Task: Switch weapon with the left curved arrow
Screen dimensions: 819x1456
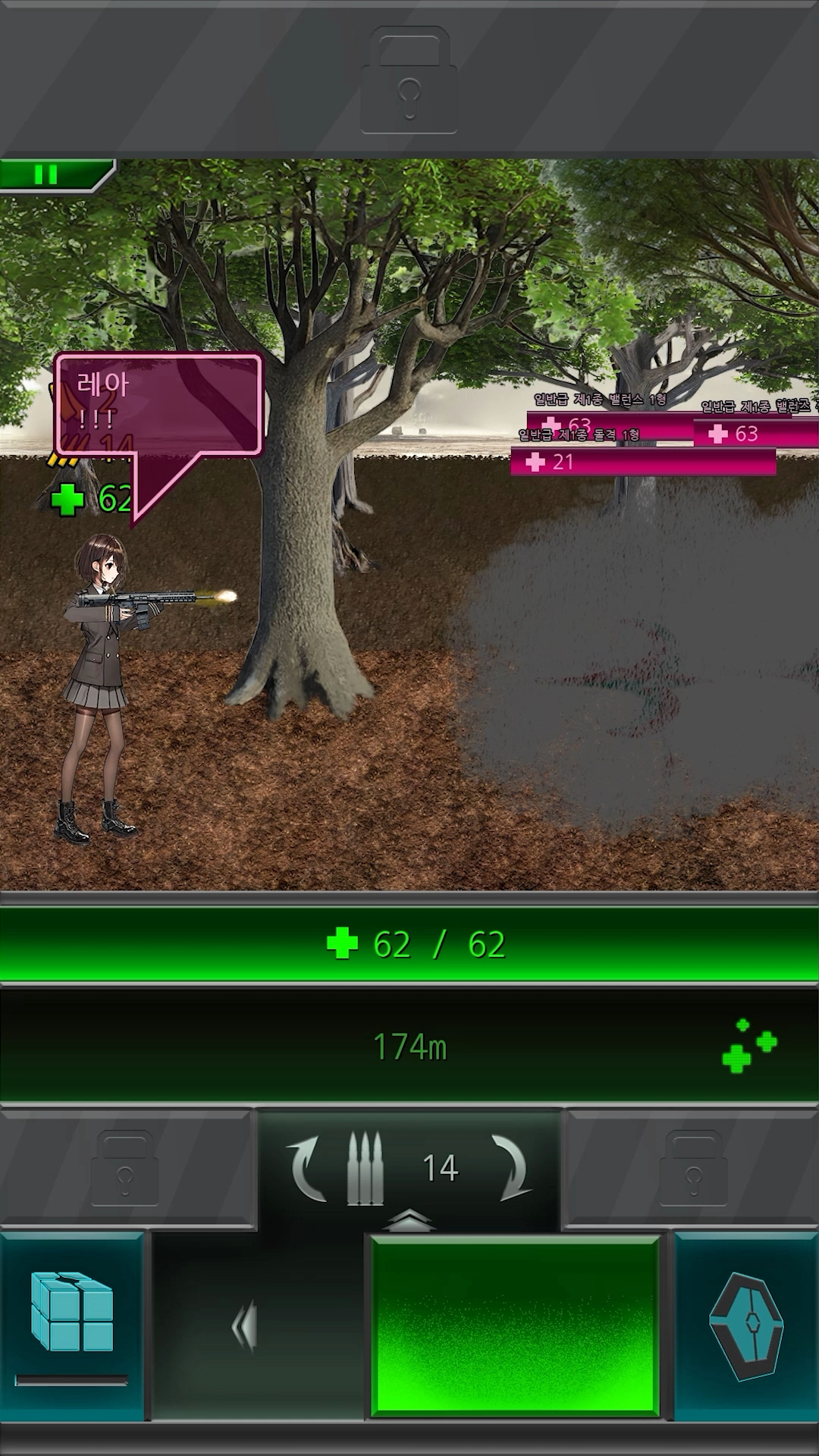Action: [x=307, y=1167]
